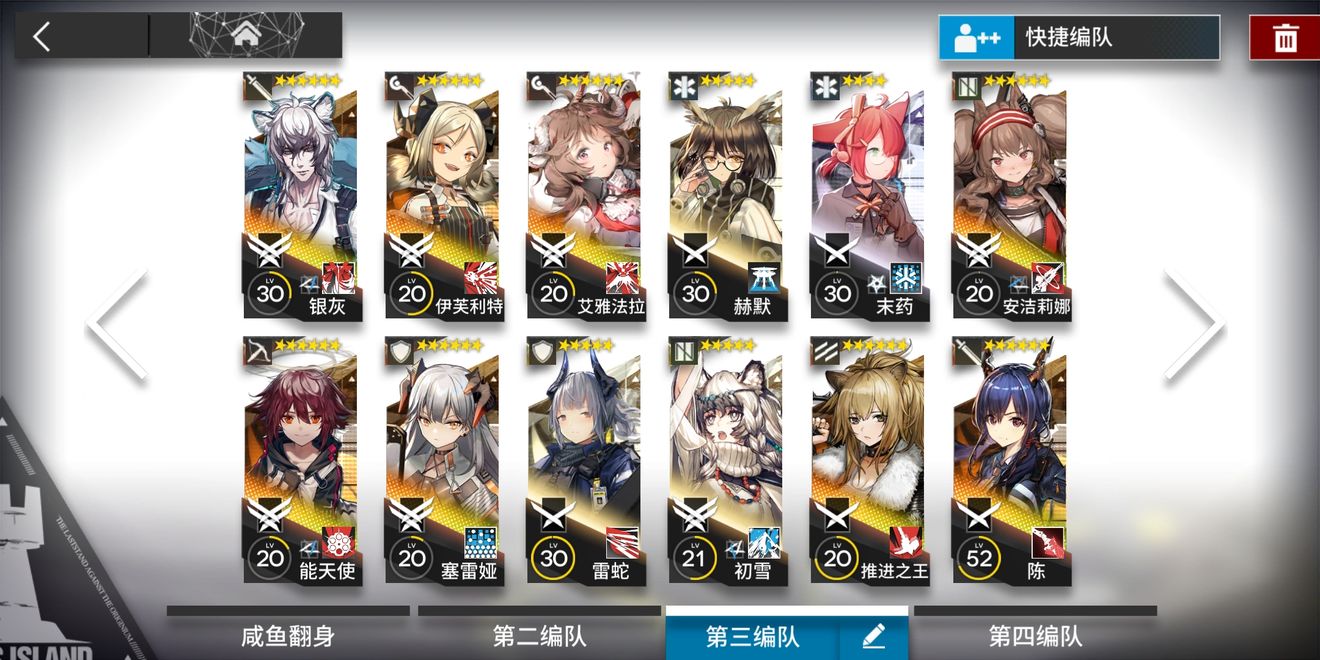Select the 雷蛇 operator card
The height and width of the screenshot is (660, 1320).
point(585,460)
